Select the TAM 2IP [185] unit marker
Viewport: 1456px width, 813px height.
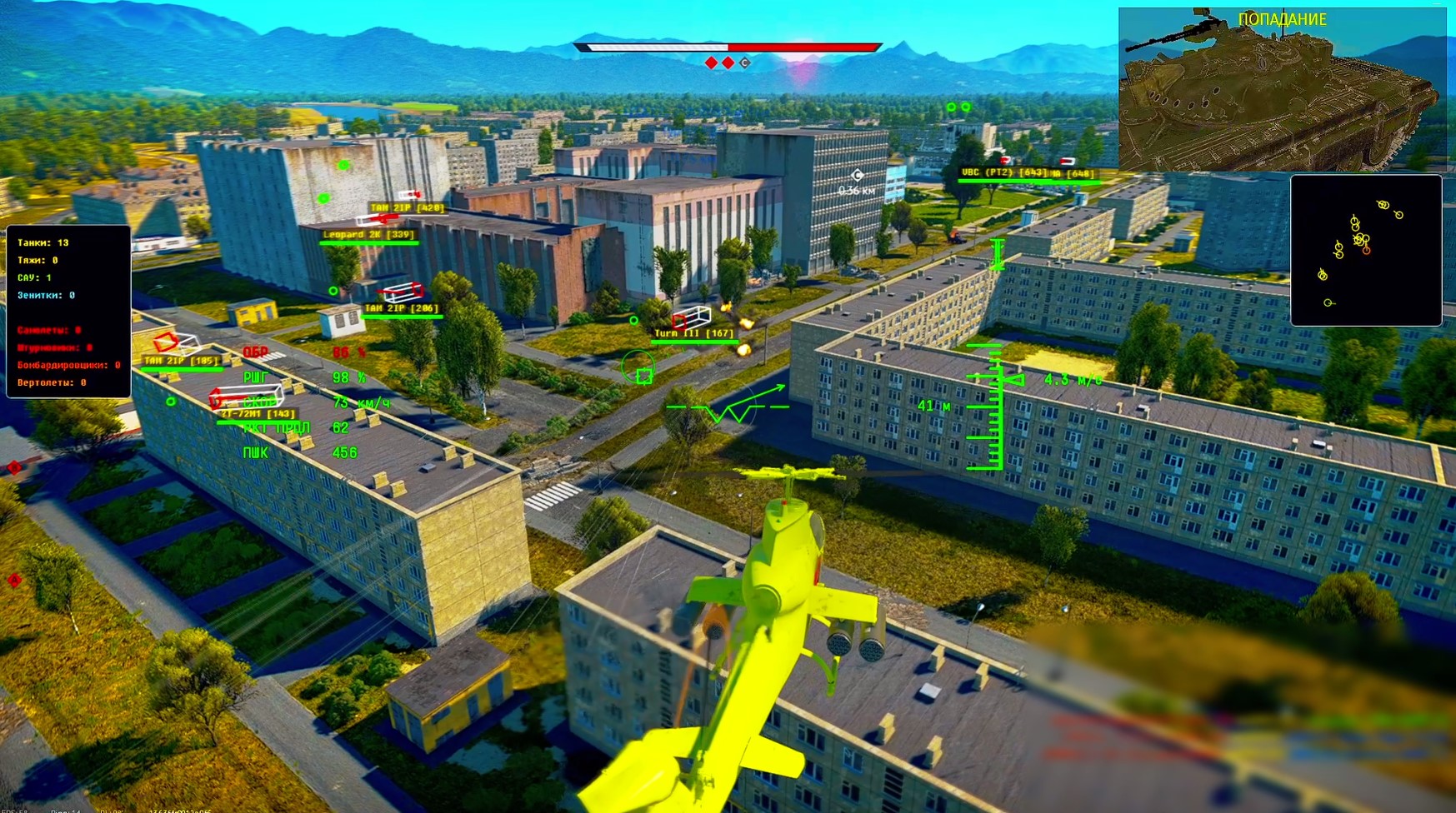181,361
